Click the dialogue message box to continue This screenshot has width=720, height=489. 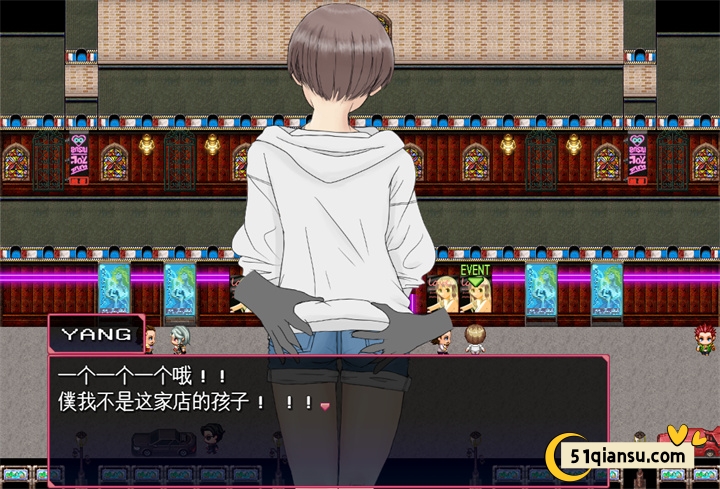[328, 420]
